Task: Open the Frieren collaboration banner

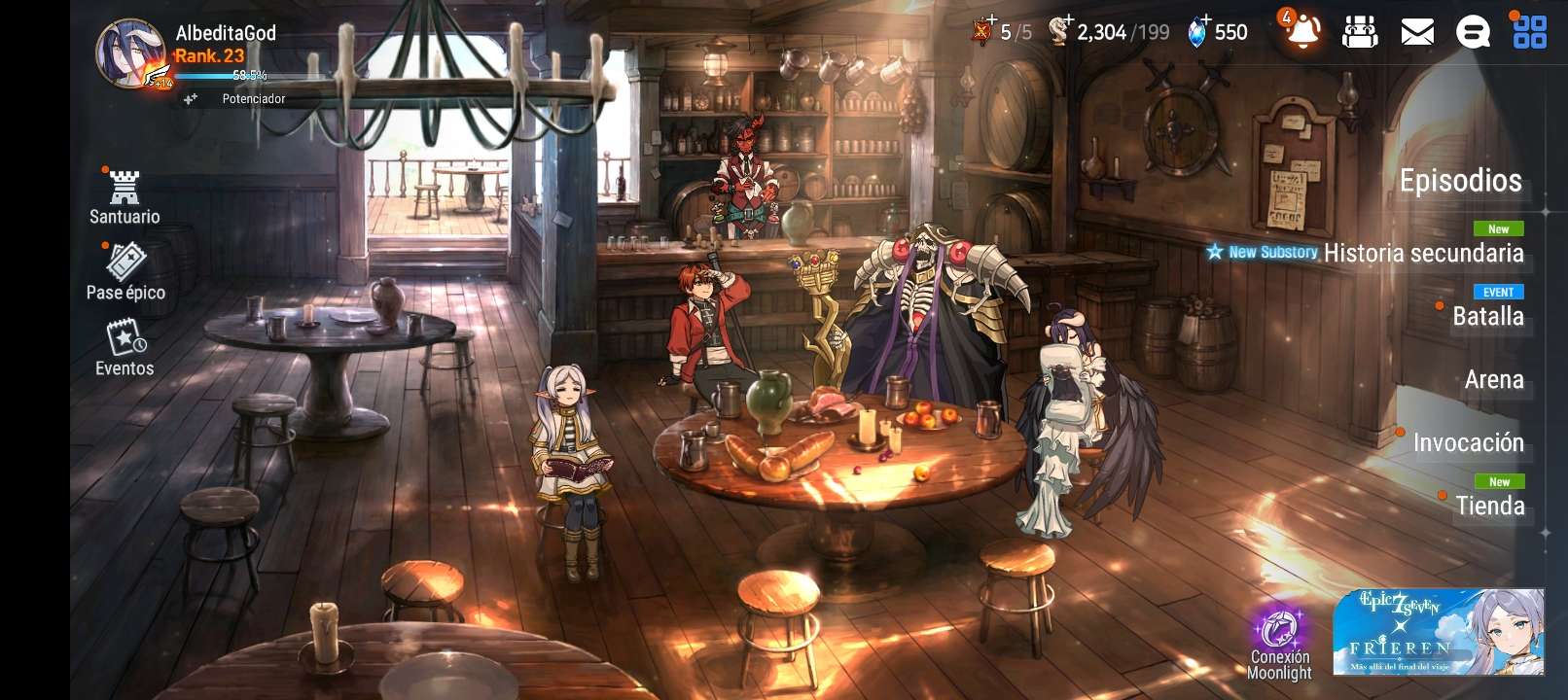Action: (x=1438, y=632)
